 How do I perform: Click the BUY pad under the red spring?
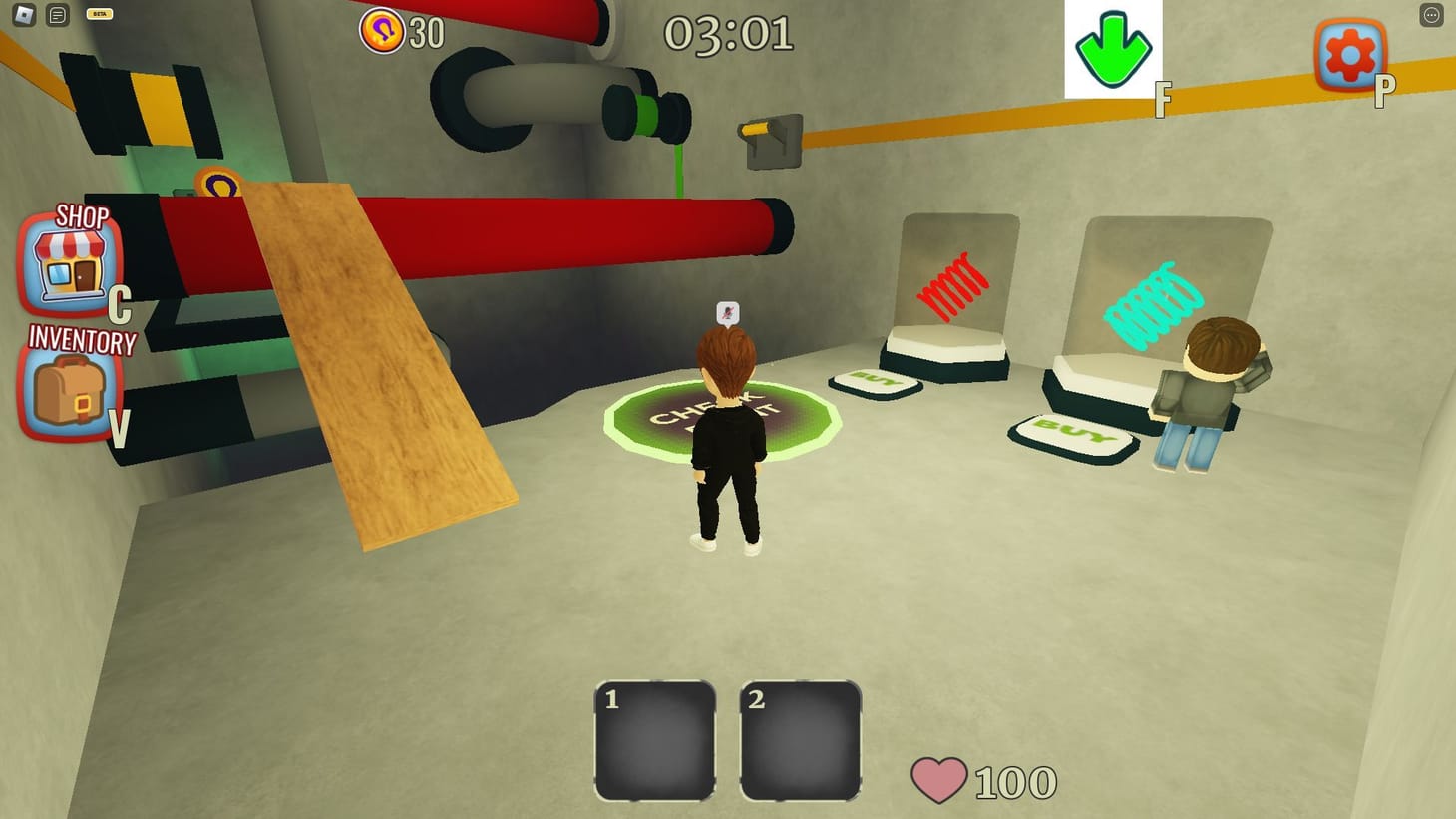click(x=876, y=382)
